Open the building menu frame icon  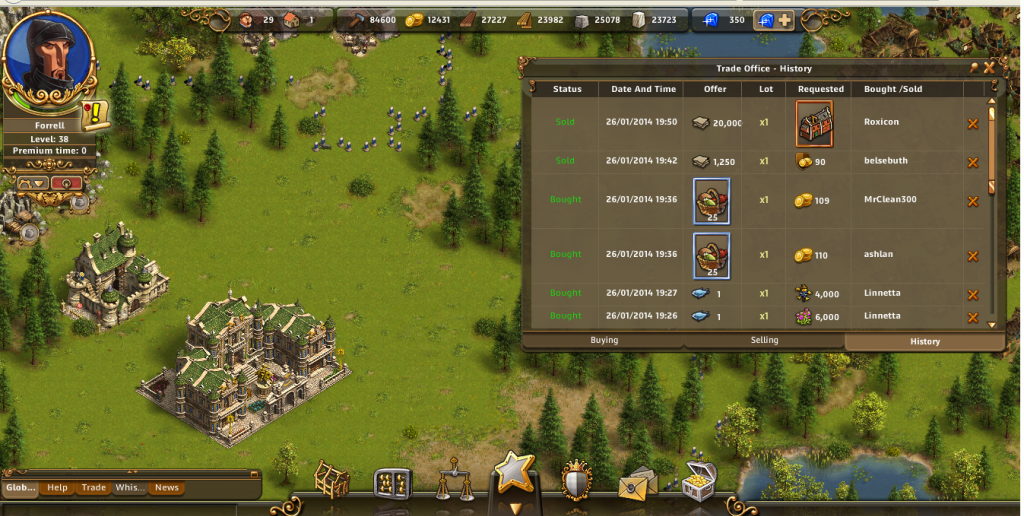pyautogui.click(x=331, y=481)
